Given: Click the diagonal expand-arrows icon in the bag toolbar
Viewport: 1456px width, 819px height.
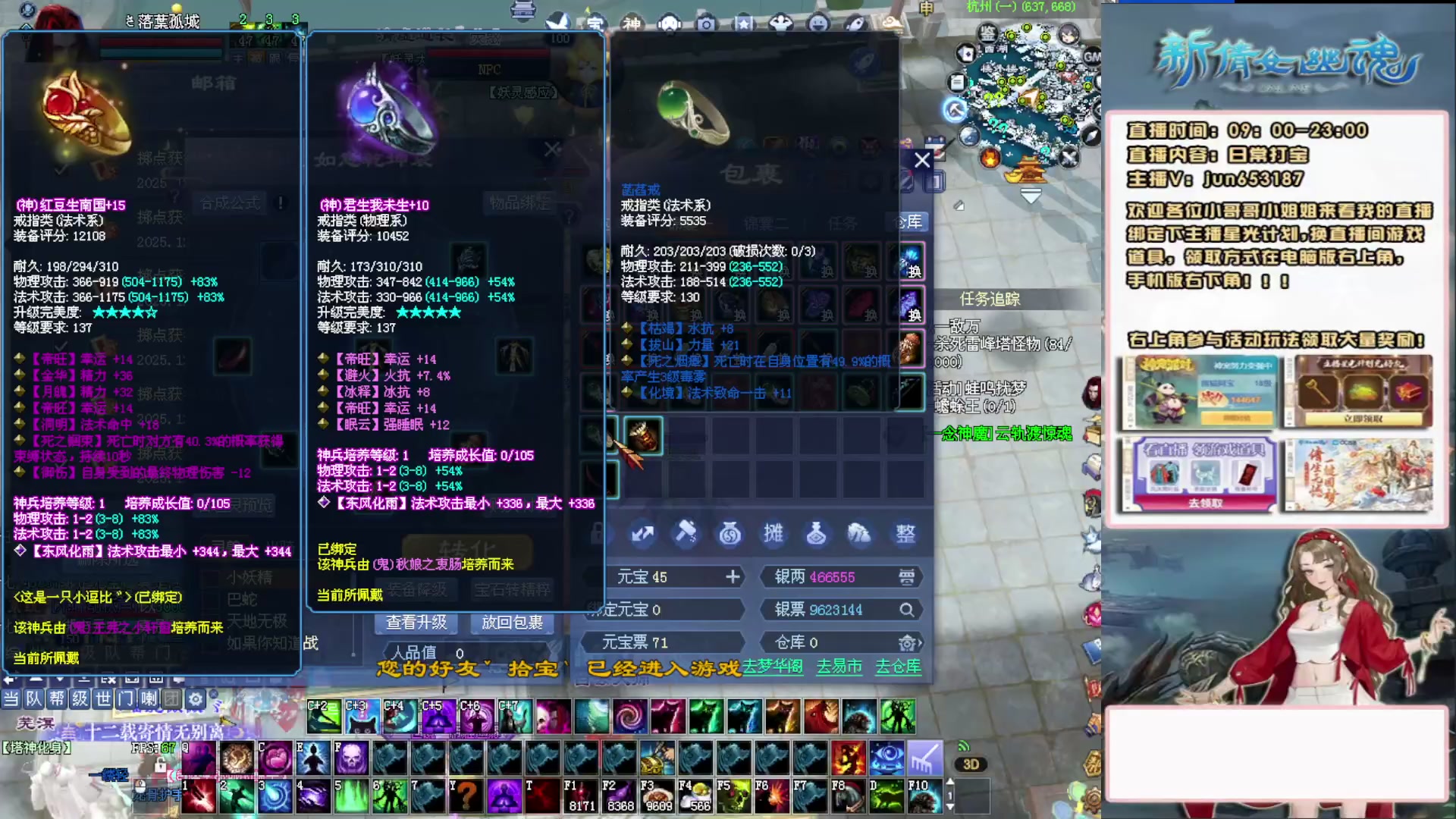Looking at the screenshot, I should tap(642, 533).
